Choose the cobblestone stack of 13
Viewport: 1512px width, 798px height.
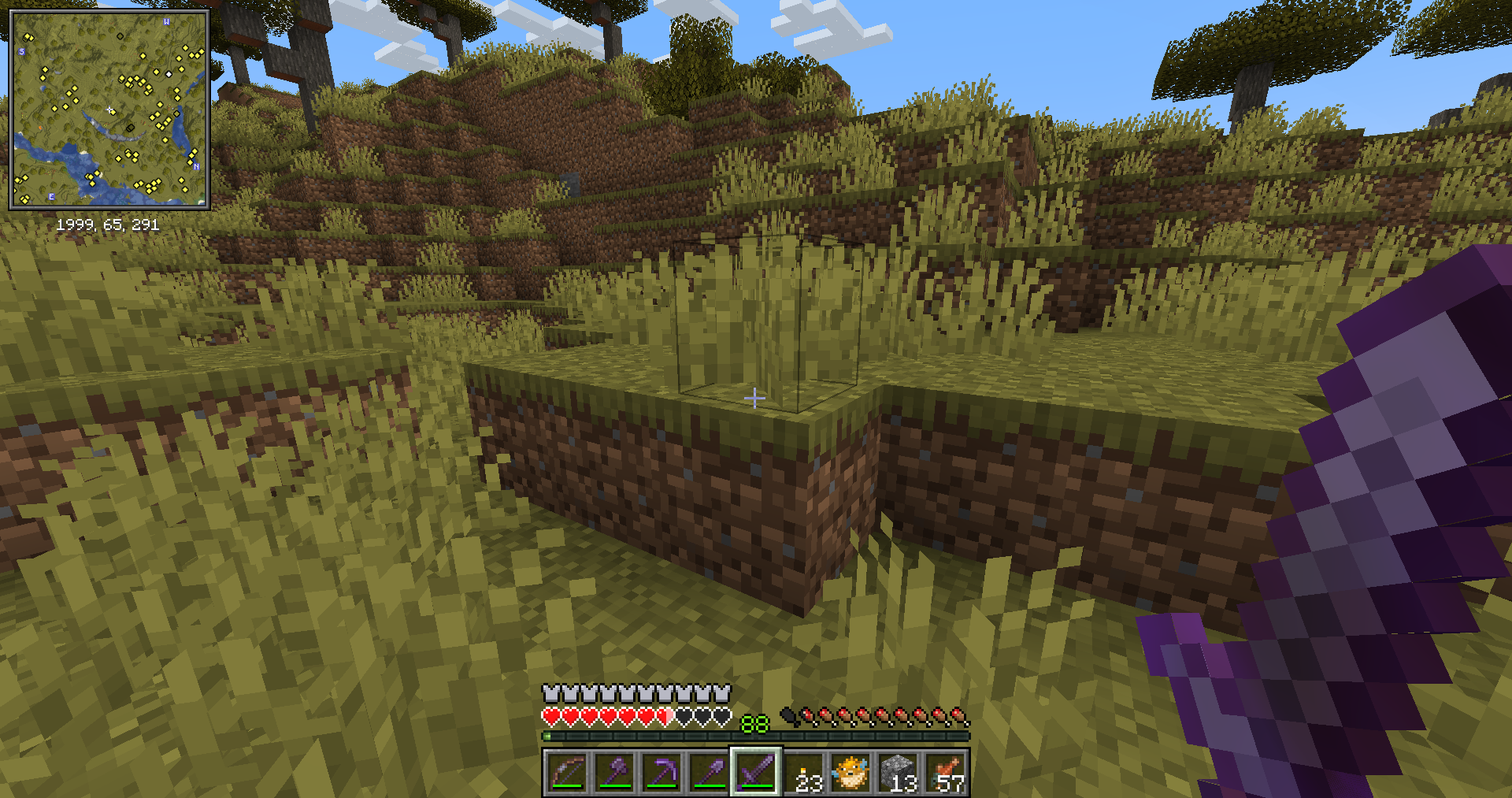[x=899, y=772]
